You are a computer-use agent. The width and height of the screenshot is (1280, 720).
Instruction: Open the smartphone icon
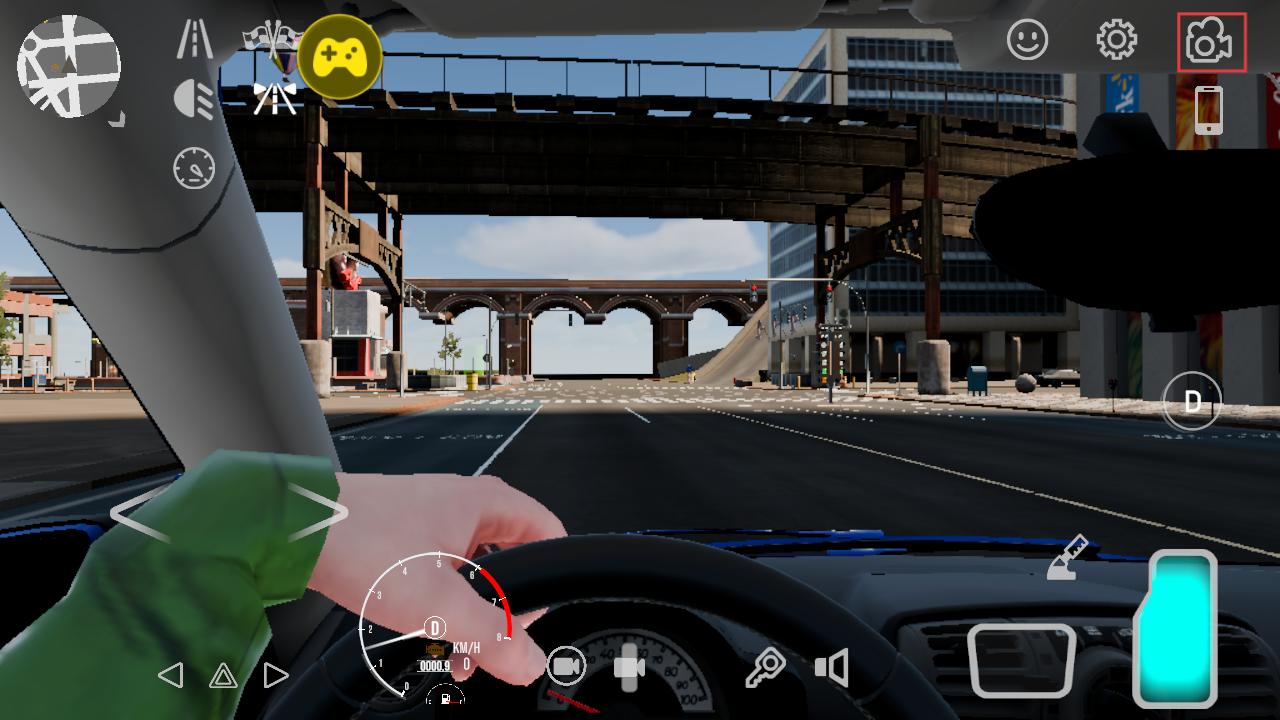(x=1209, y=109)
